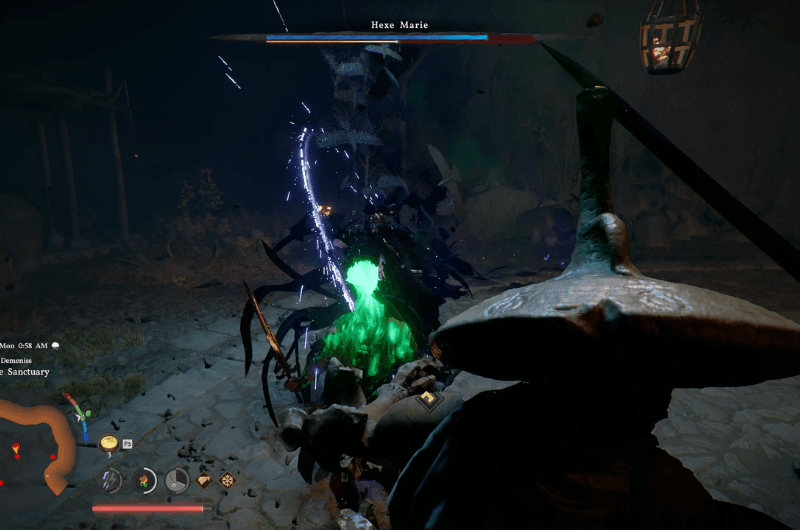Click the gold diamond status icon
The width and height of the screenshot is (800, 530).
(205, 480)
